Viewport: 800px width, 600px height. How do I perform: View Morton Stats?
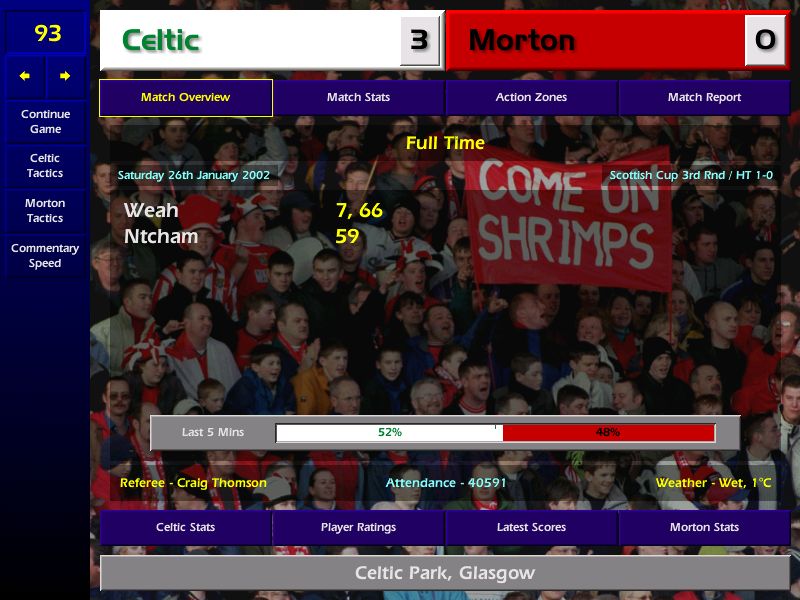(704, 527)
